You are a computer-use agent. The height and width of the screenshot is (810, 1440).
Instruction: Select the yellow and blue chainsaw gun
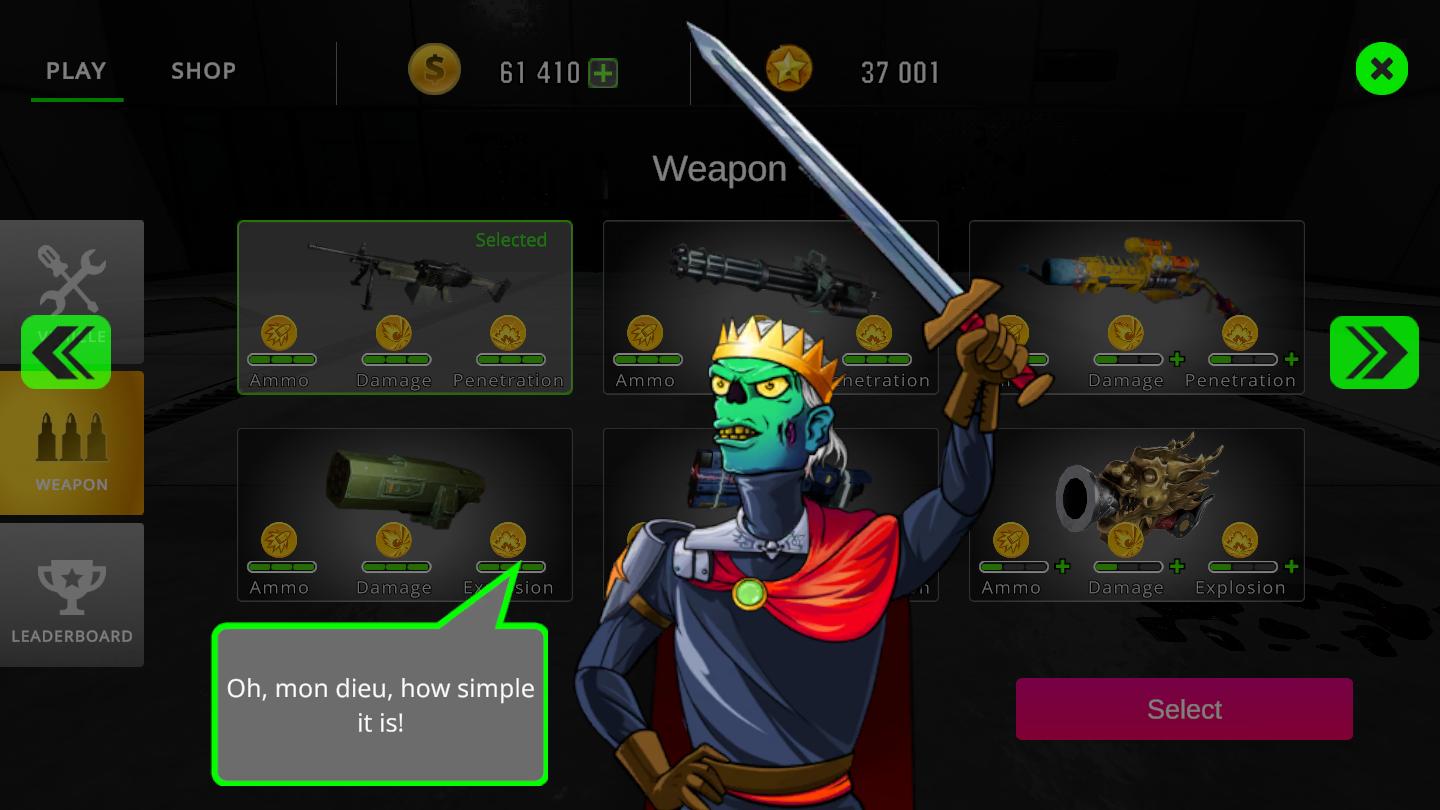1136,280
